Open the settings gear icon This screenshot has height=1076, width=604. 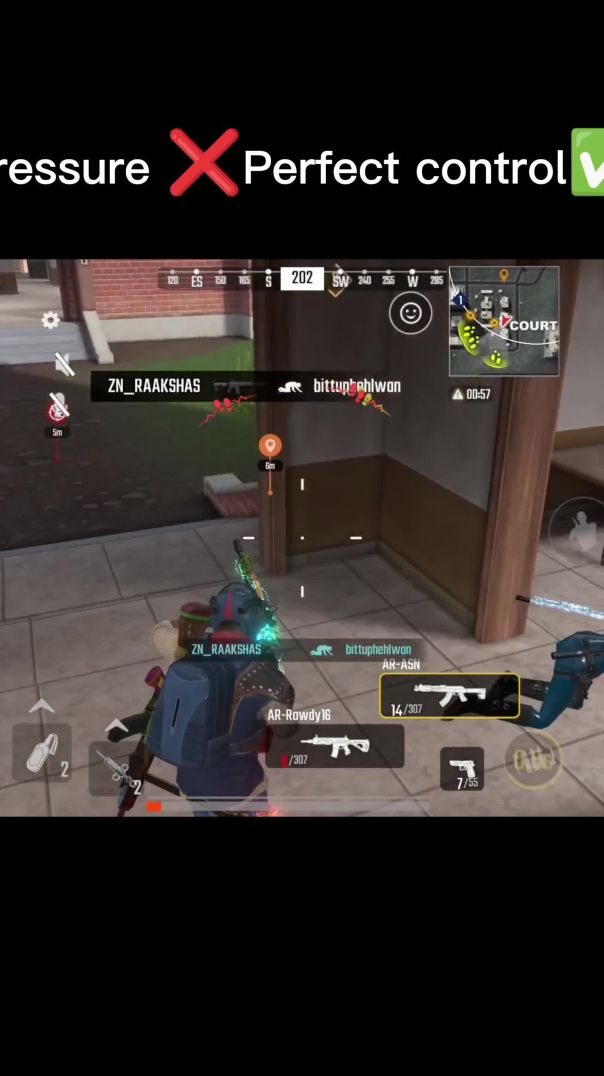pos(50,320)
